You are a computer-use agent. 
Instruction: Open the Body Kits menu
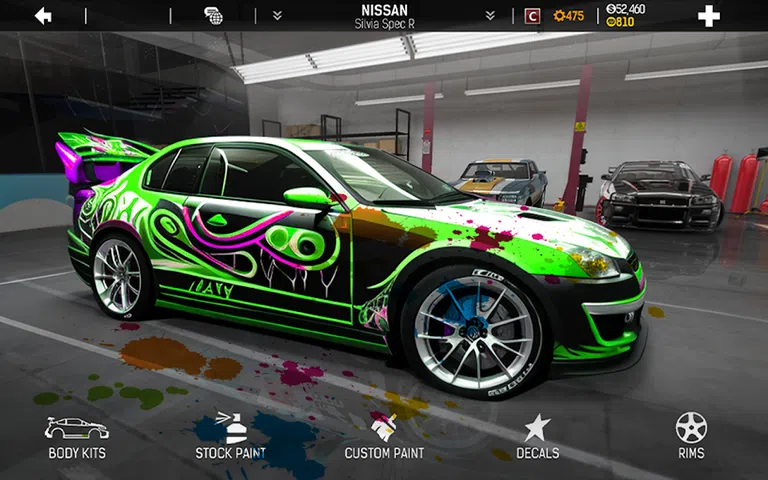click(77, 437)
